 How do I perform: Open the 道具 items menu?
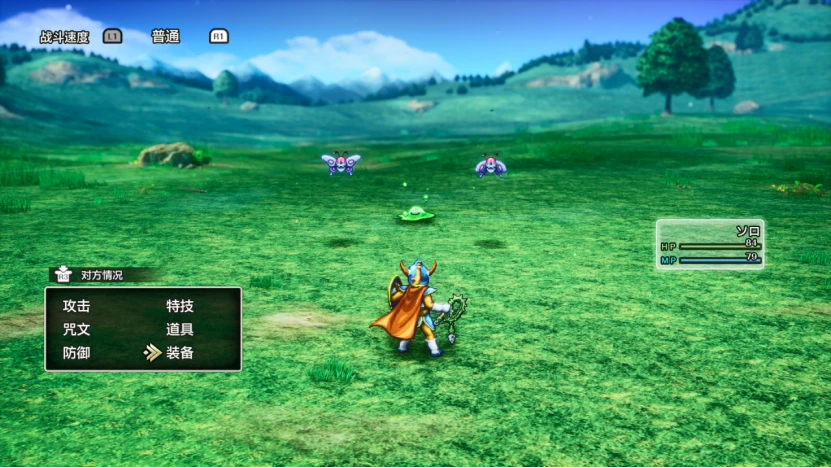click(x=180, y=329)
